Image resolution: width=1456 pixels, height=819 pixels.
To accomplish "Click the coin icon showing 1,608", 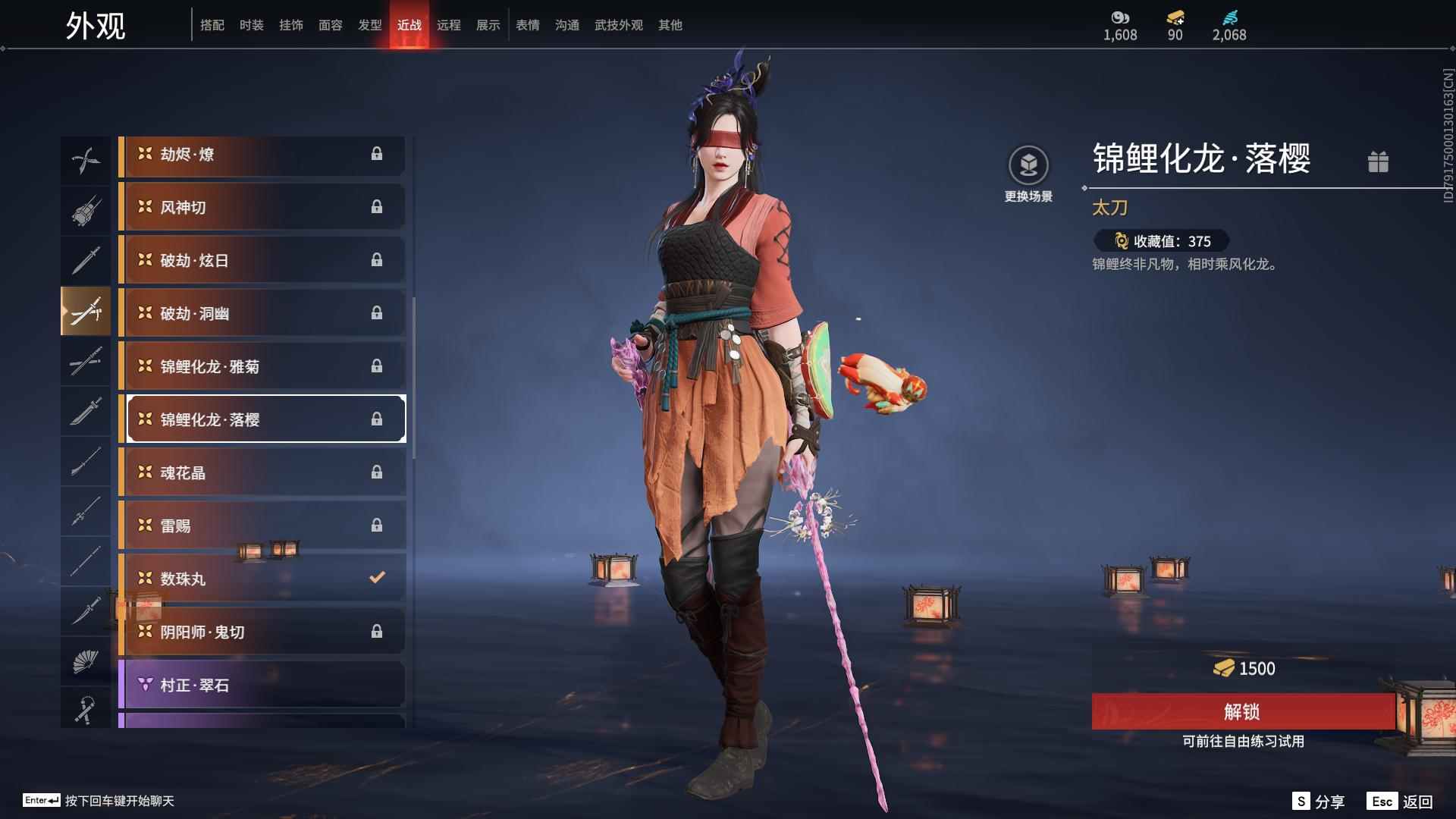I will pos(1120,17).
